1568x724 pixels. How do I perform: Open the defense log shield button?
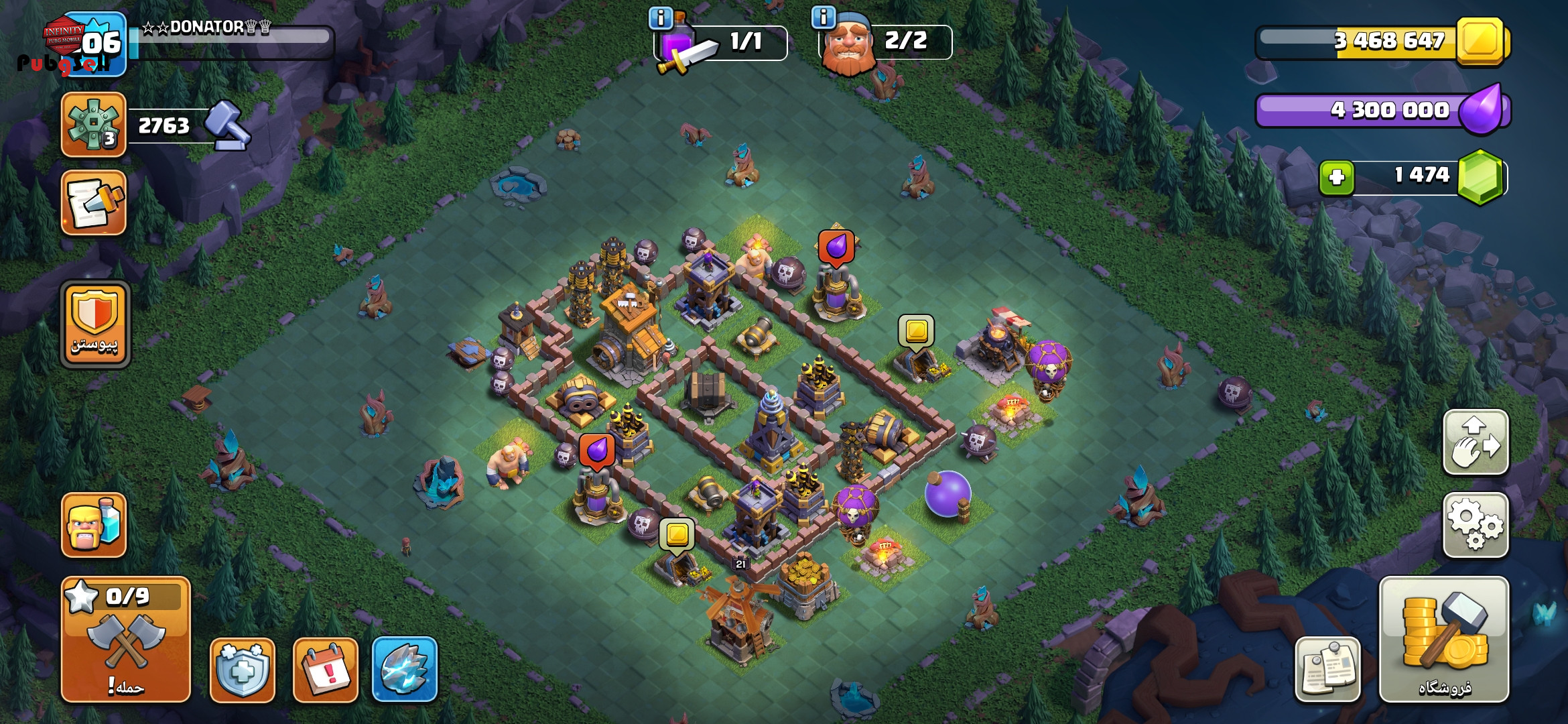pyautogui.click(x=242, y=670)
